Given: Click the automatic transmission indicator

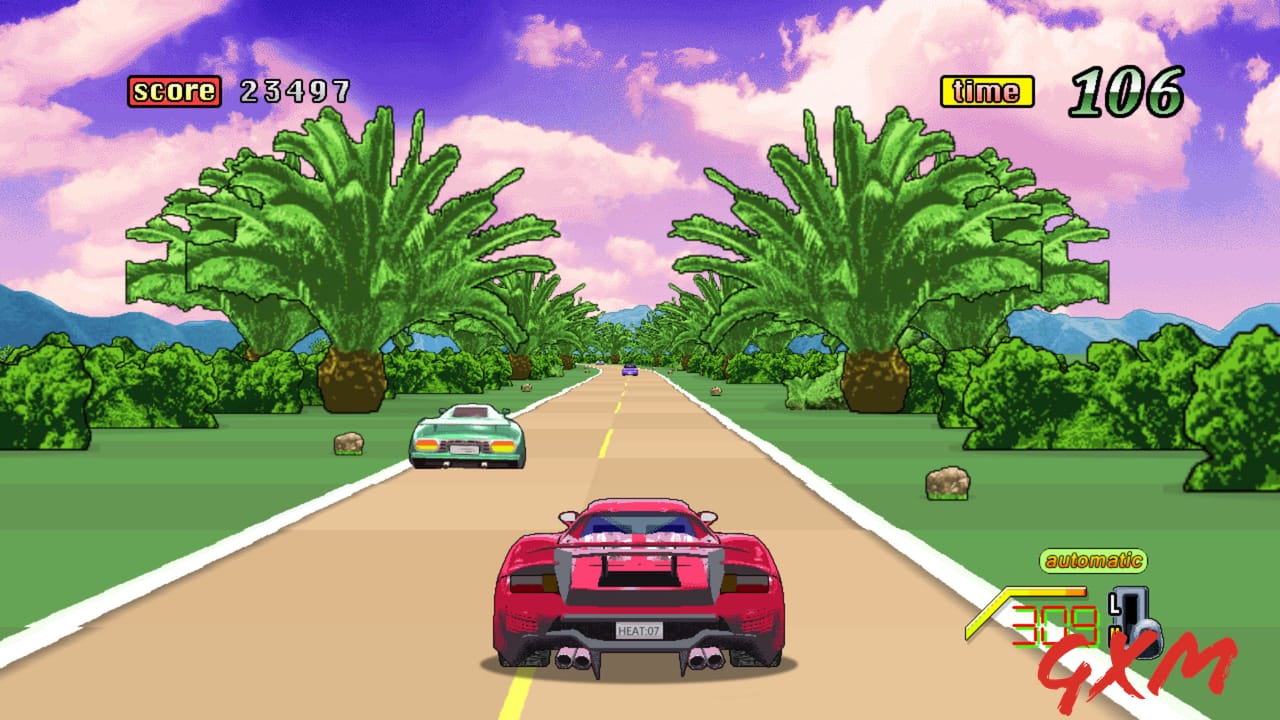Looking at the screenshot, I should point(1095,558).
